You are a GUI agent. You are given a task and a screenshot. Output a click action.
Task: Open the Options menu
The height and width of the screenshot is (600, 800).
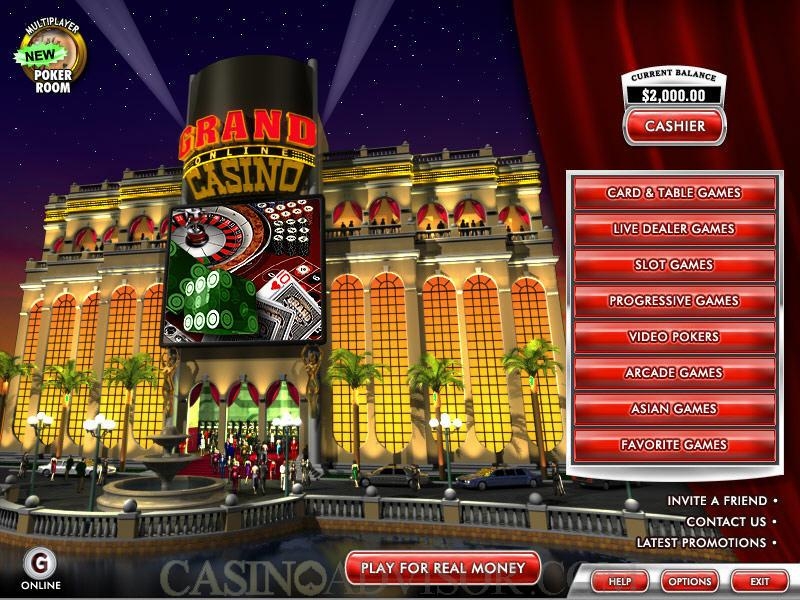[x=690, y=581]
